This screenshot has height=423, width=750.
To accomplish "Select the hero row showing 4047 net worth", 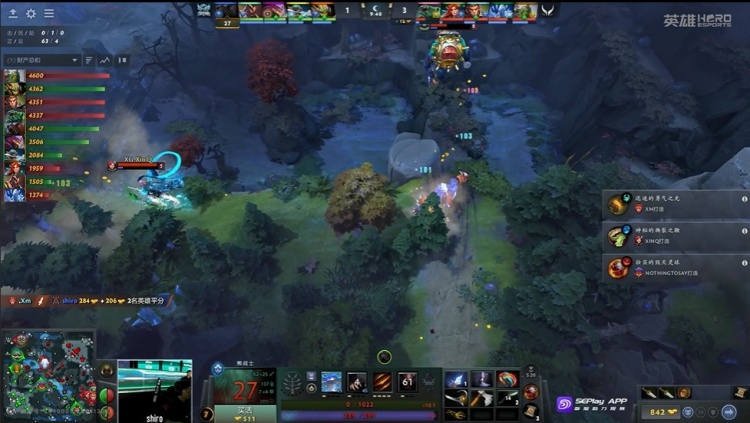I will click(14, 129).
